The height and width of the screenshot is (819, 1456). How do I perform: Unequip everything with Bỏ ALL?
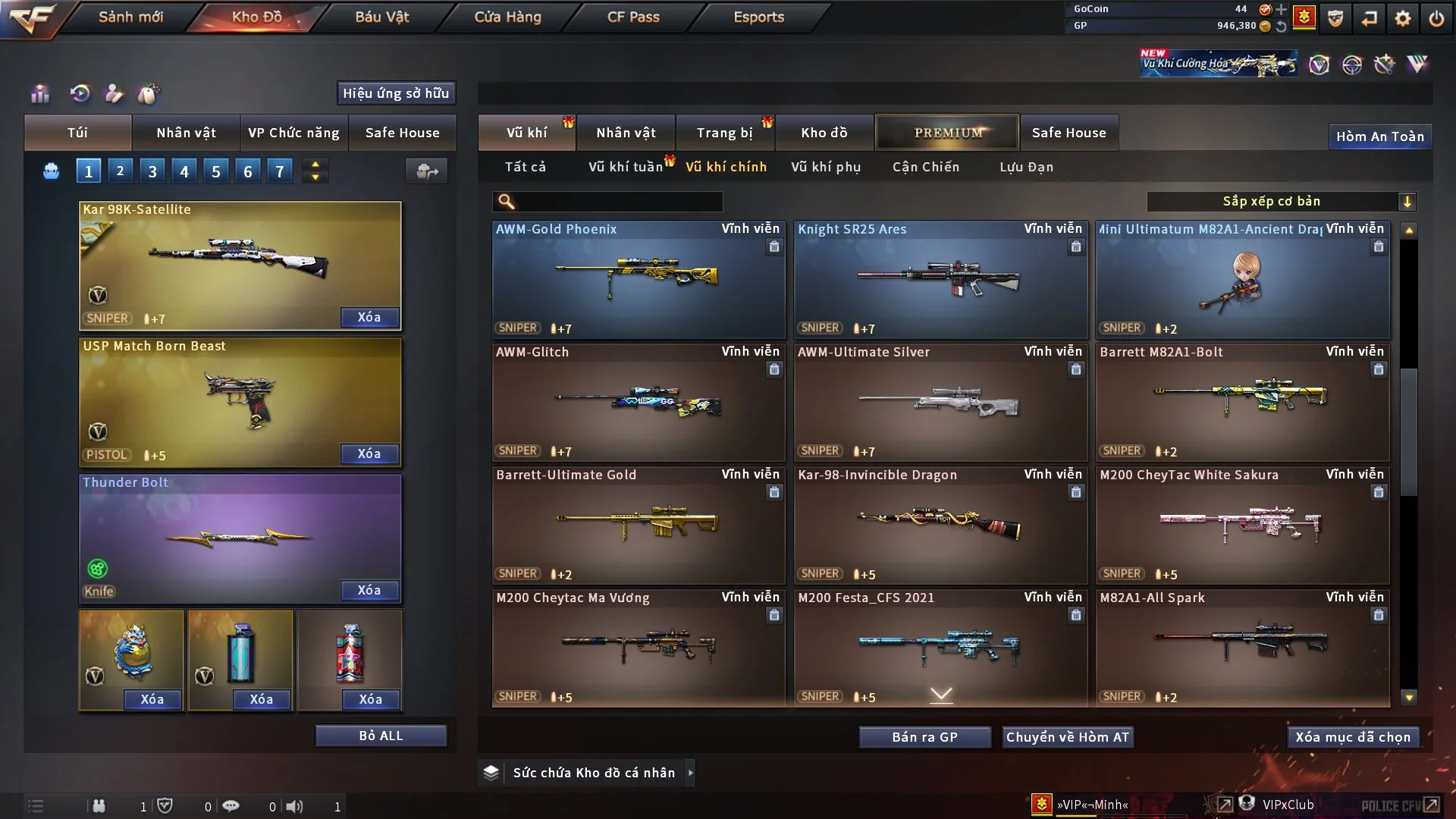pos(380,736)
